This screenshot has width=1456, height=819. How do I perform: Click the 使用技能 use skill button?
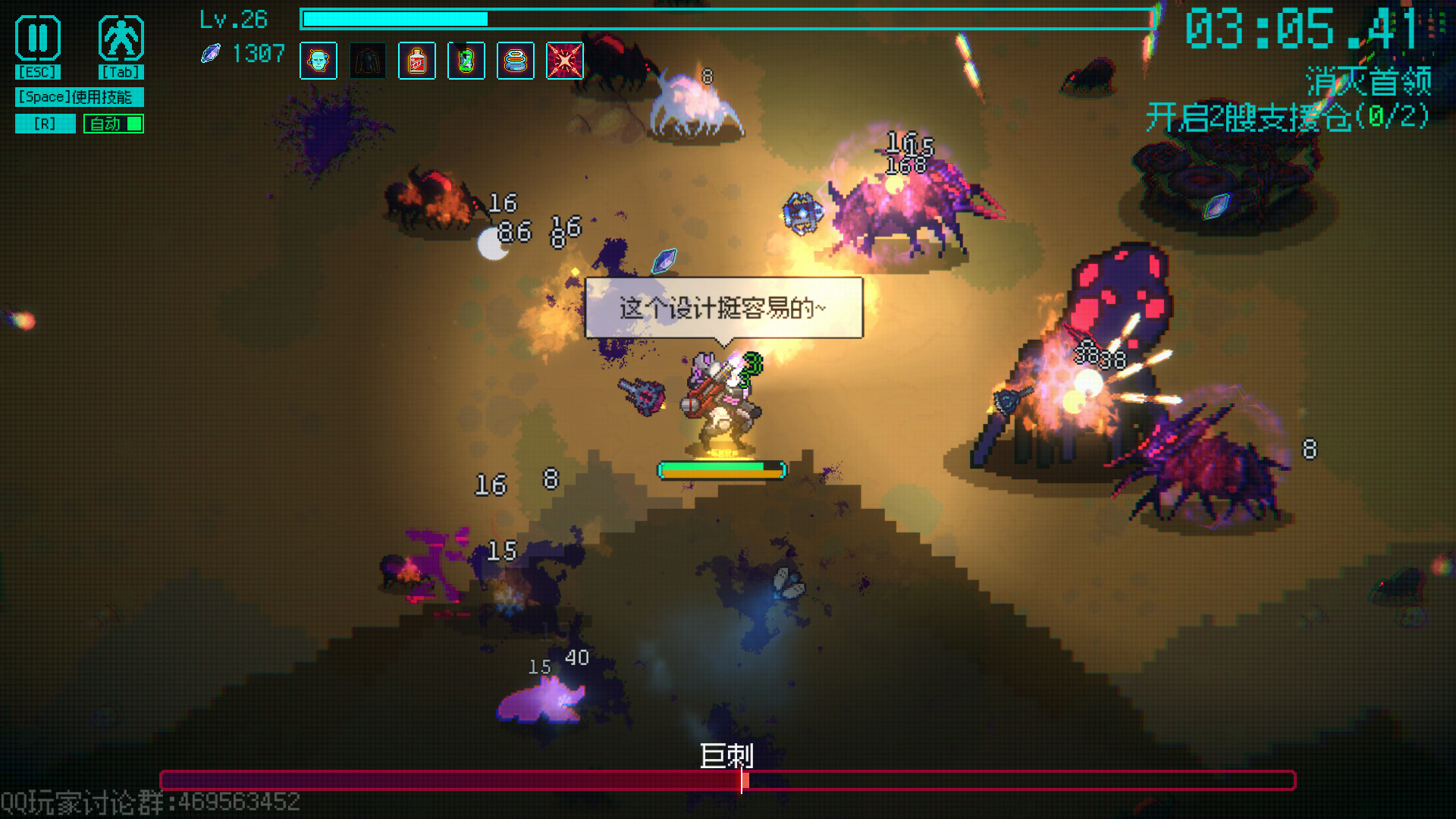(x=79, y=97)
